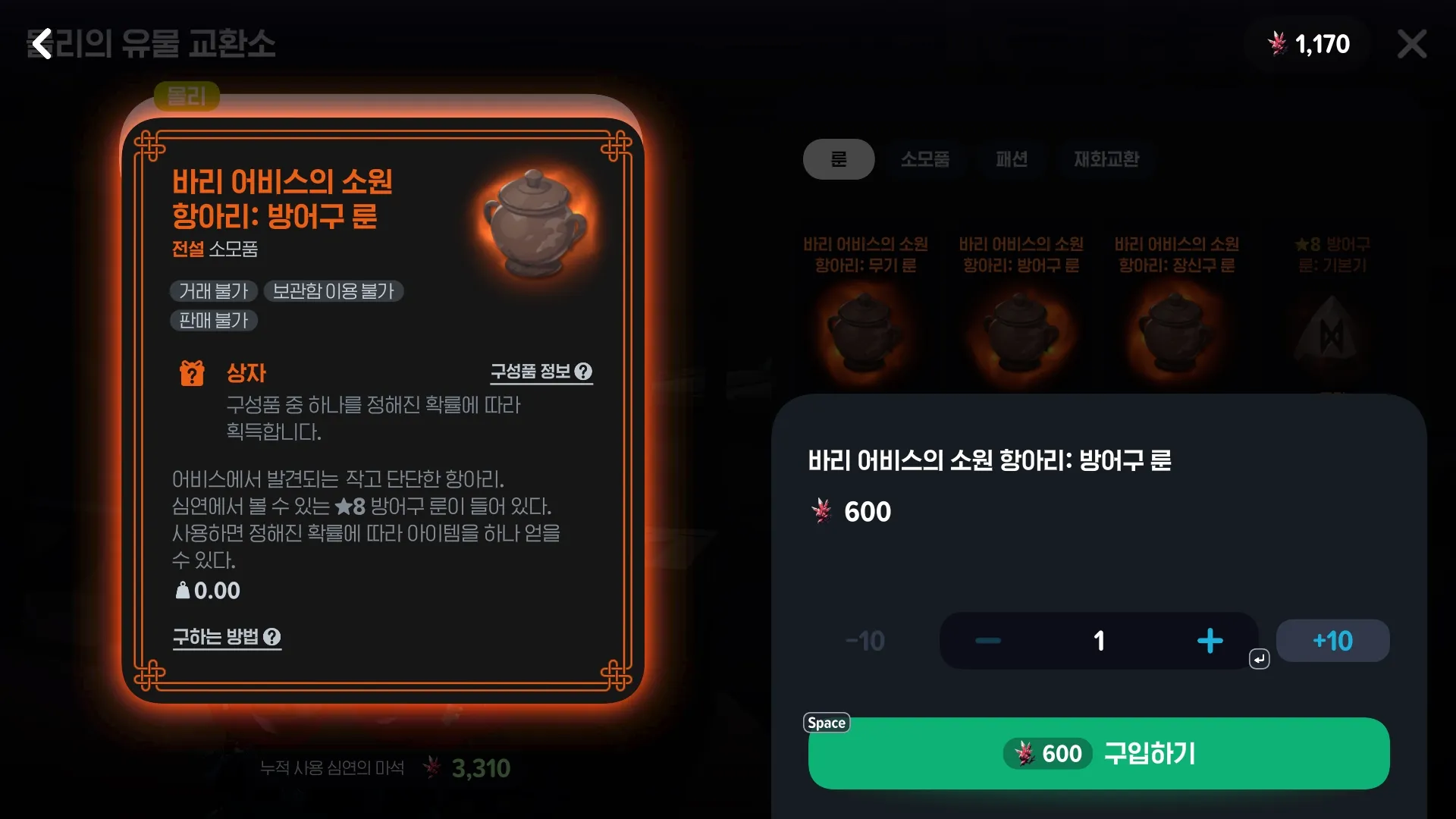Click +10 to add ten to quantity

click(x=1332, y=640)
